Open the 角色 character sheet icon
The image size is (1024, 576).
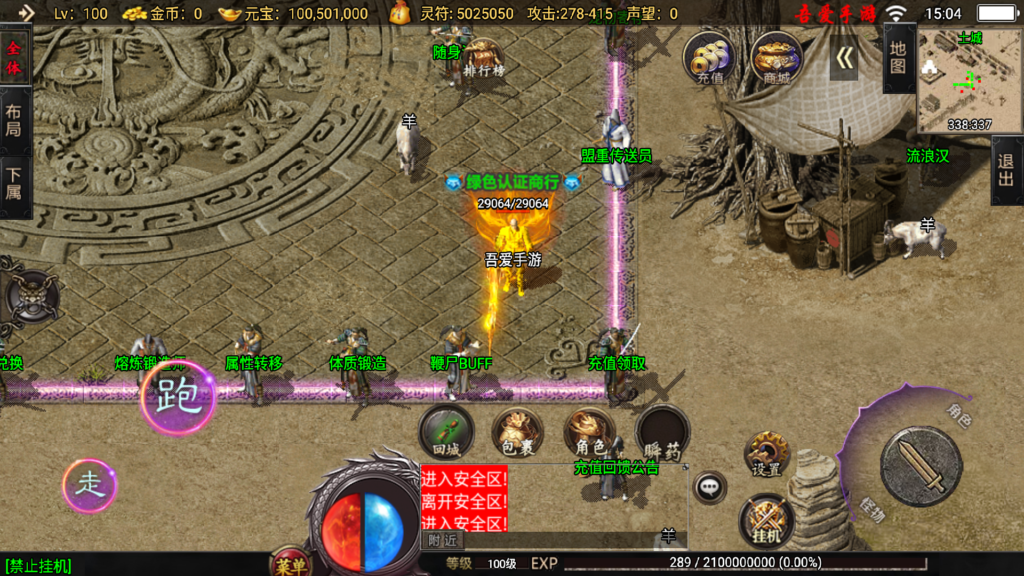[589, 433]
